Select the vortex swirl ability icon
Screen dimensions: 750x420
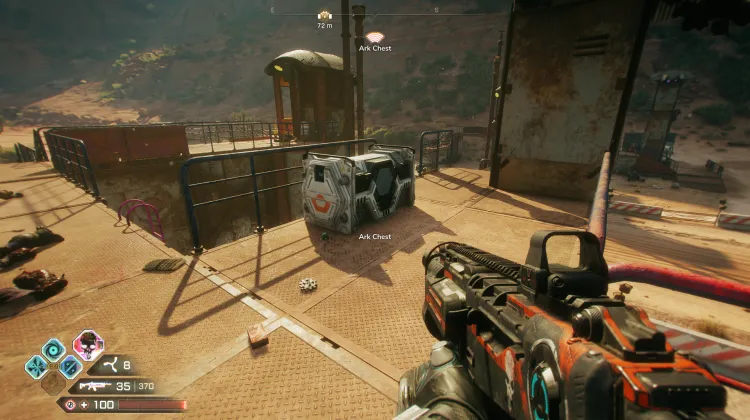coord(54,350)
